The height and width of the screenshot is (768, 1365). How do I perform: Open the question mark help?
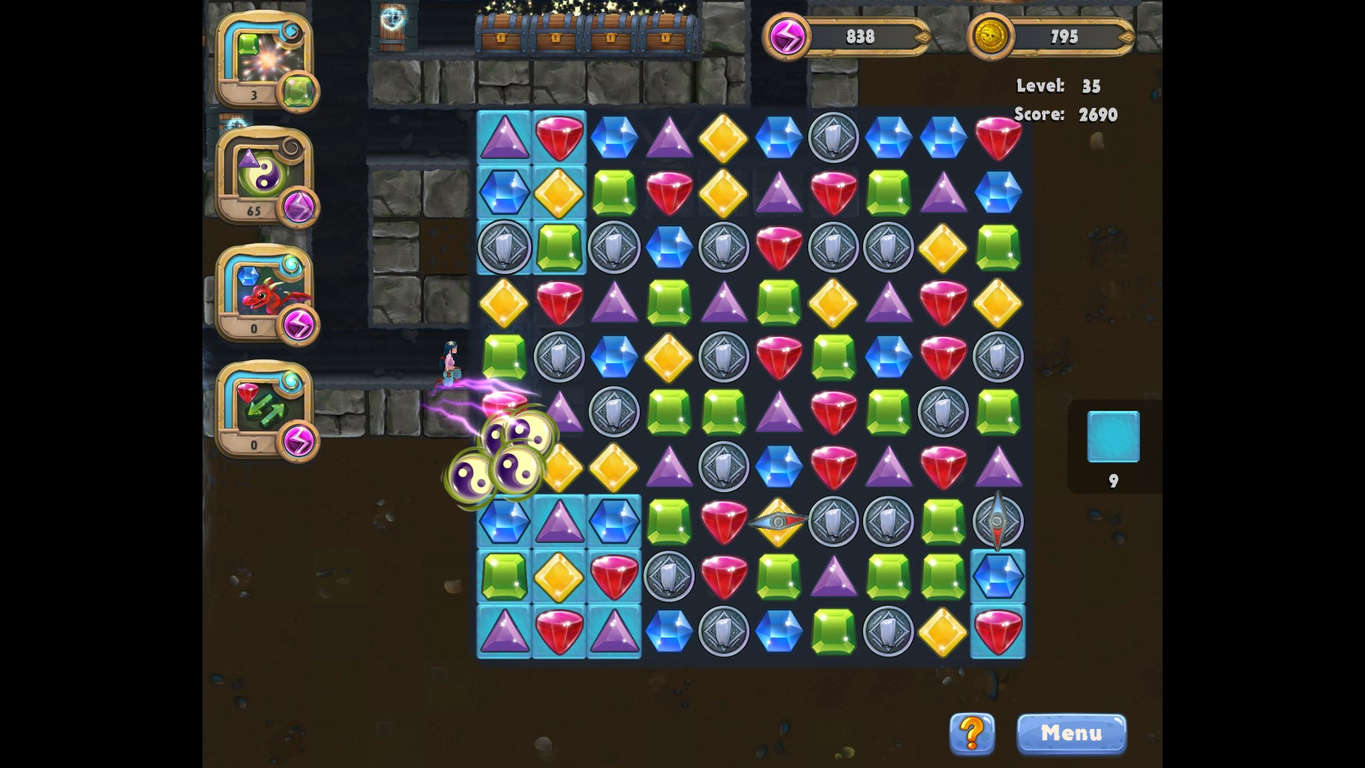pos(971,733)
